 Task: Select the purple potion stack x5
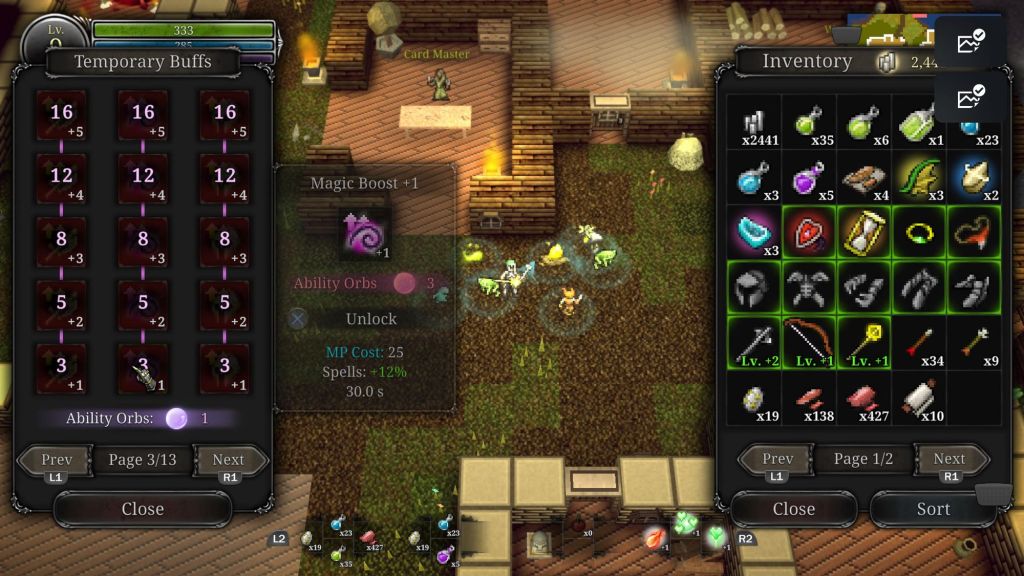[x=808, y=178]
